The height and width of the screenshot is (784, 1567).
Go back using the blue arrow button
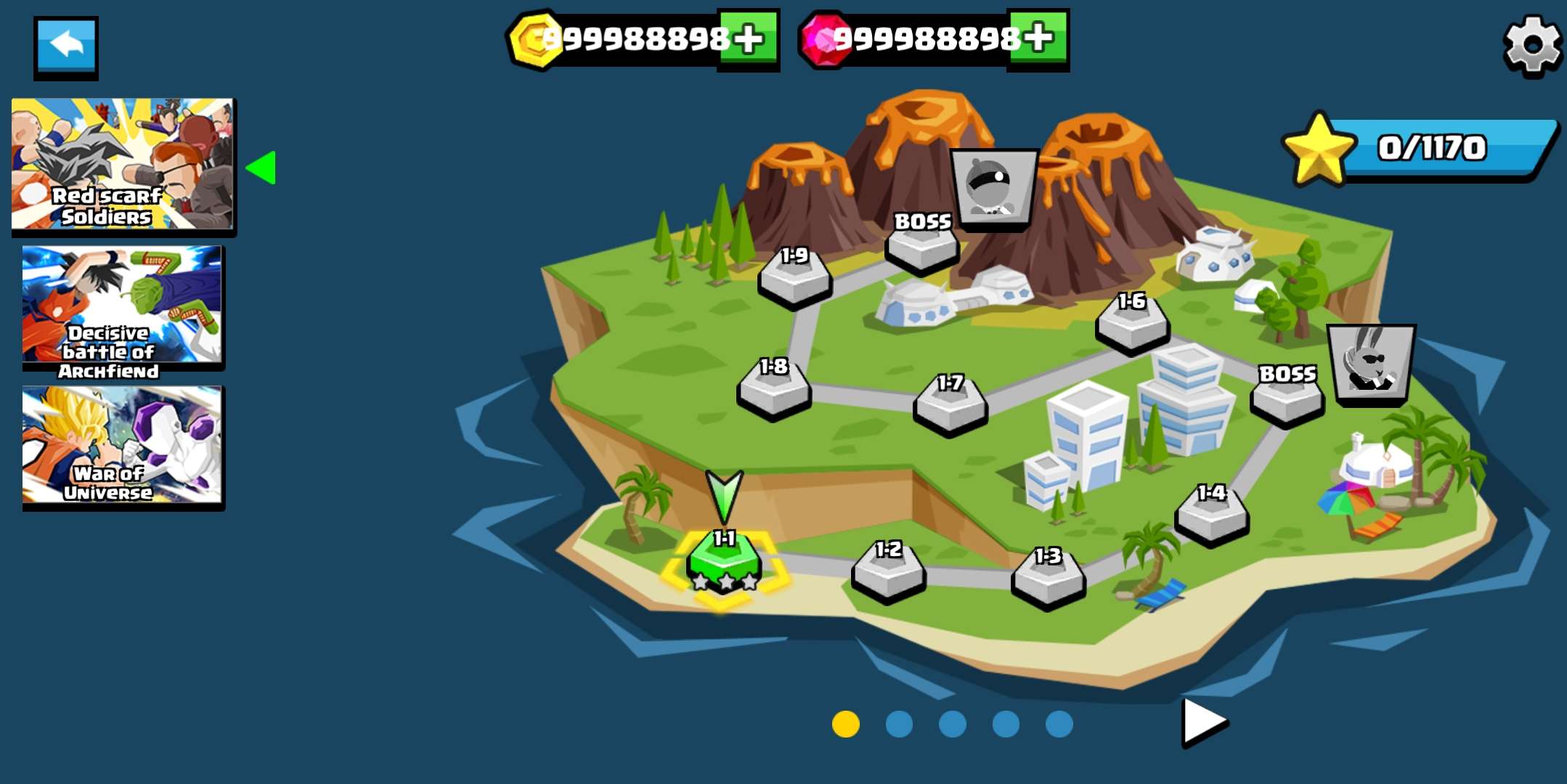coord(66,46)
